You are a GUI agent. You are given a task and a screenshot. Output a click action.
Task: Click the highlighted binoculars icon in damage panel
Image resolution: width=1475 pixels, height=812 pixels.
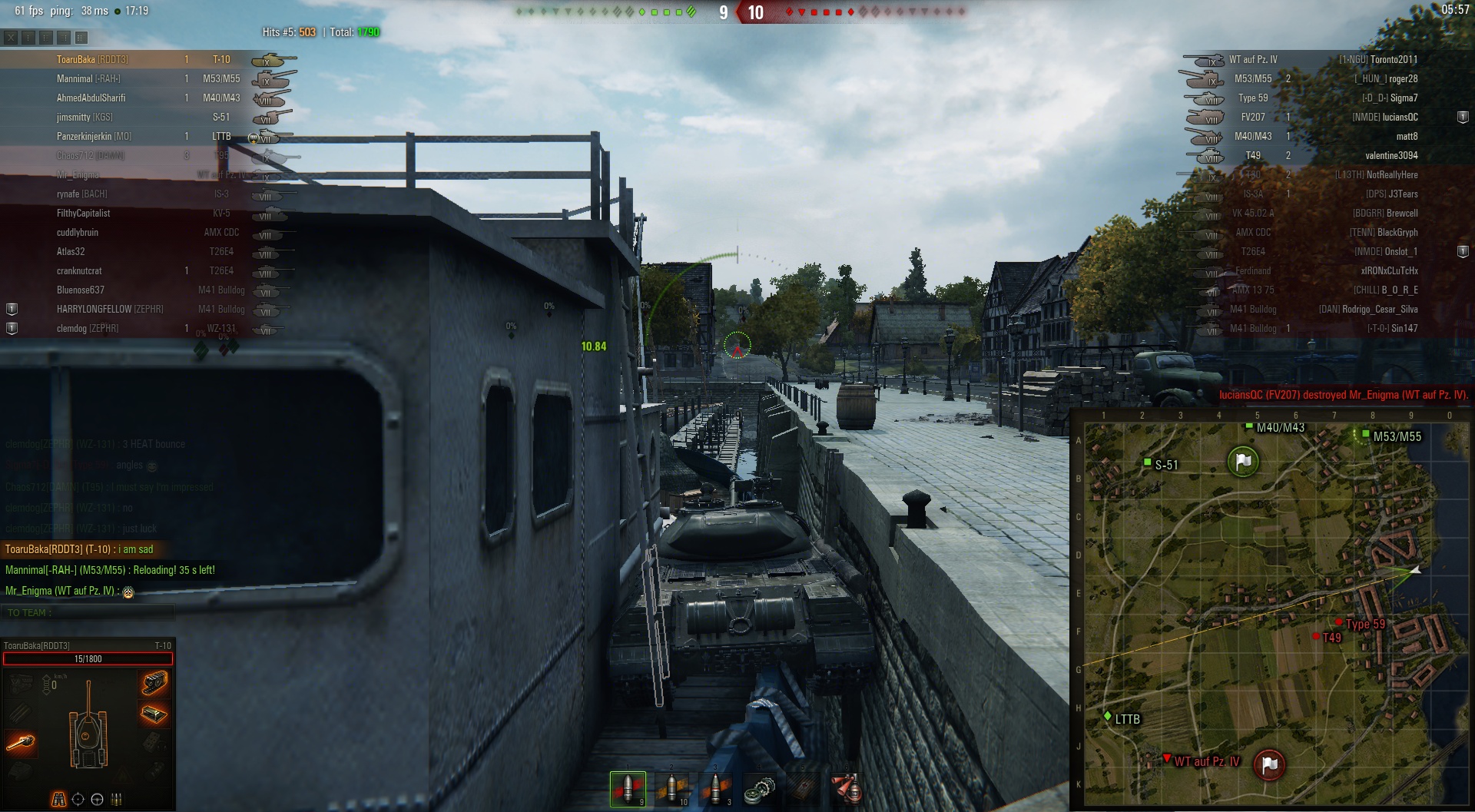(58, 799)
